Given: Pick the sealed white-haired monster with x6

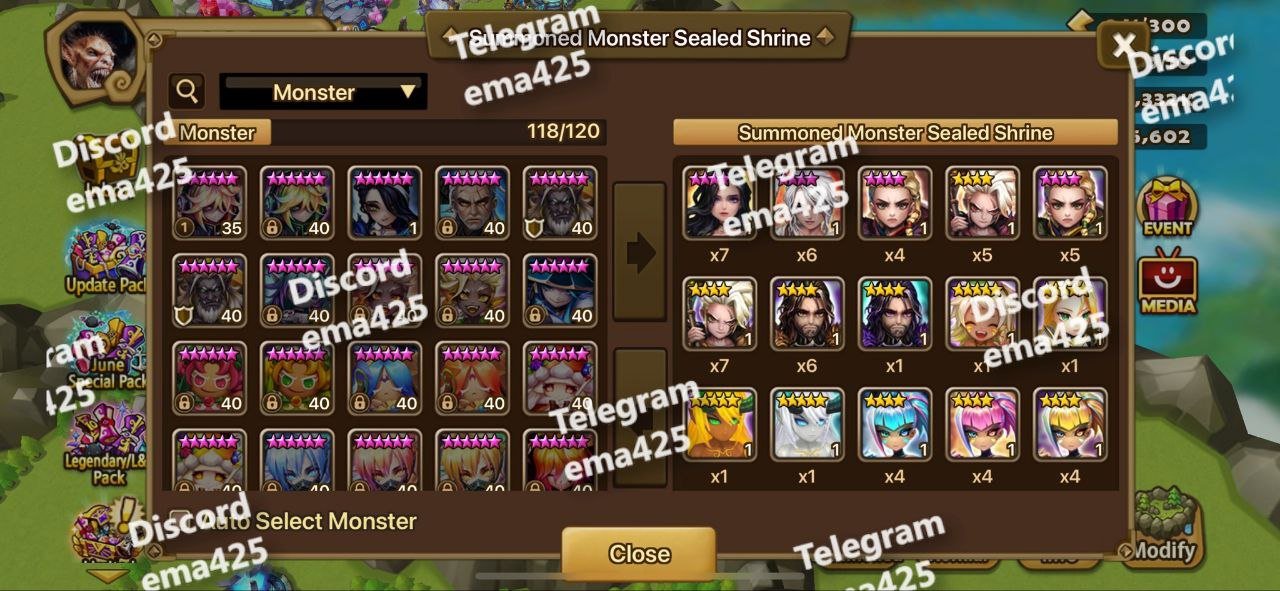Looking at the screenshot, I should click(x=807, y=203).
